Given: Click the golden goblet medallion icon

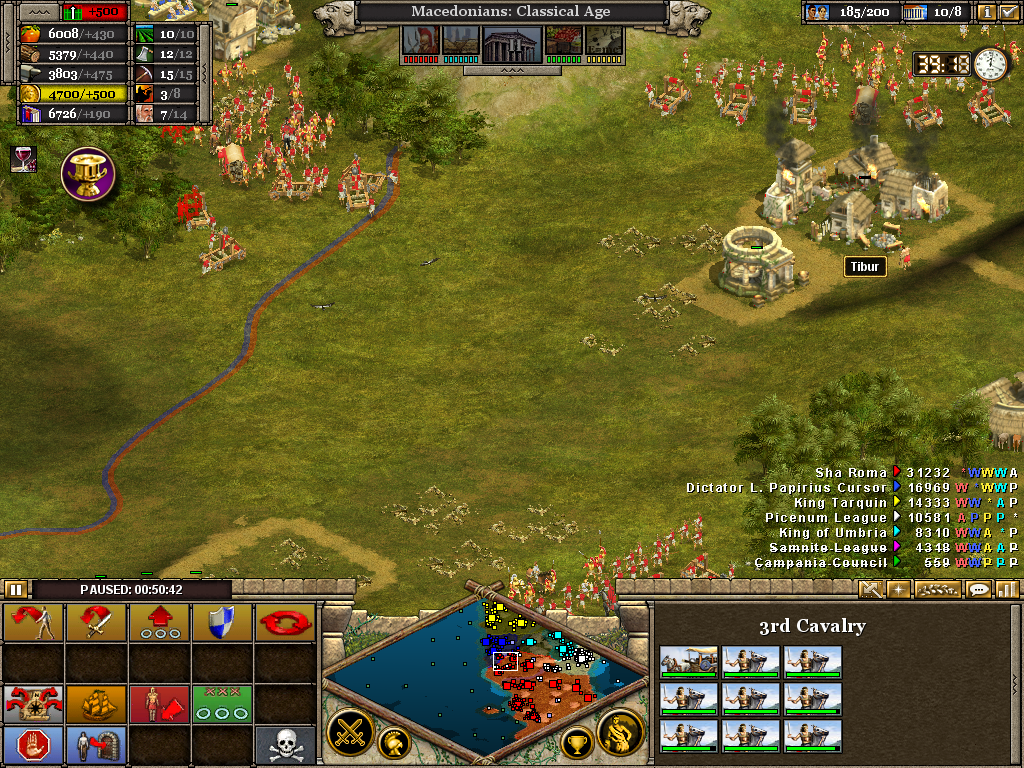Looking at the screenshot, I should [88, 173].
